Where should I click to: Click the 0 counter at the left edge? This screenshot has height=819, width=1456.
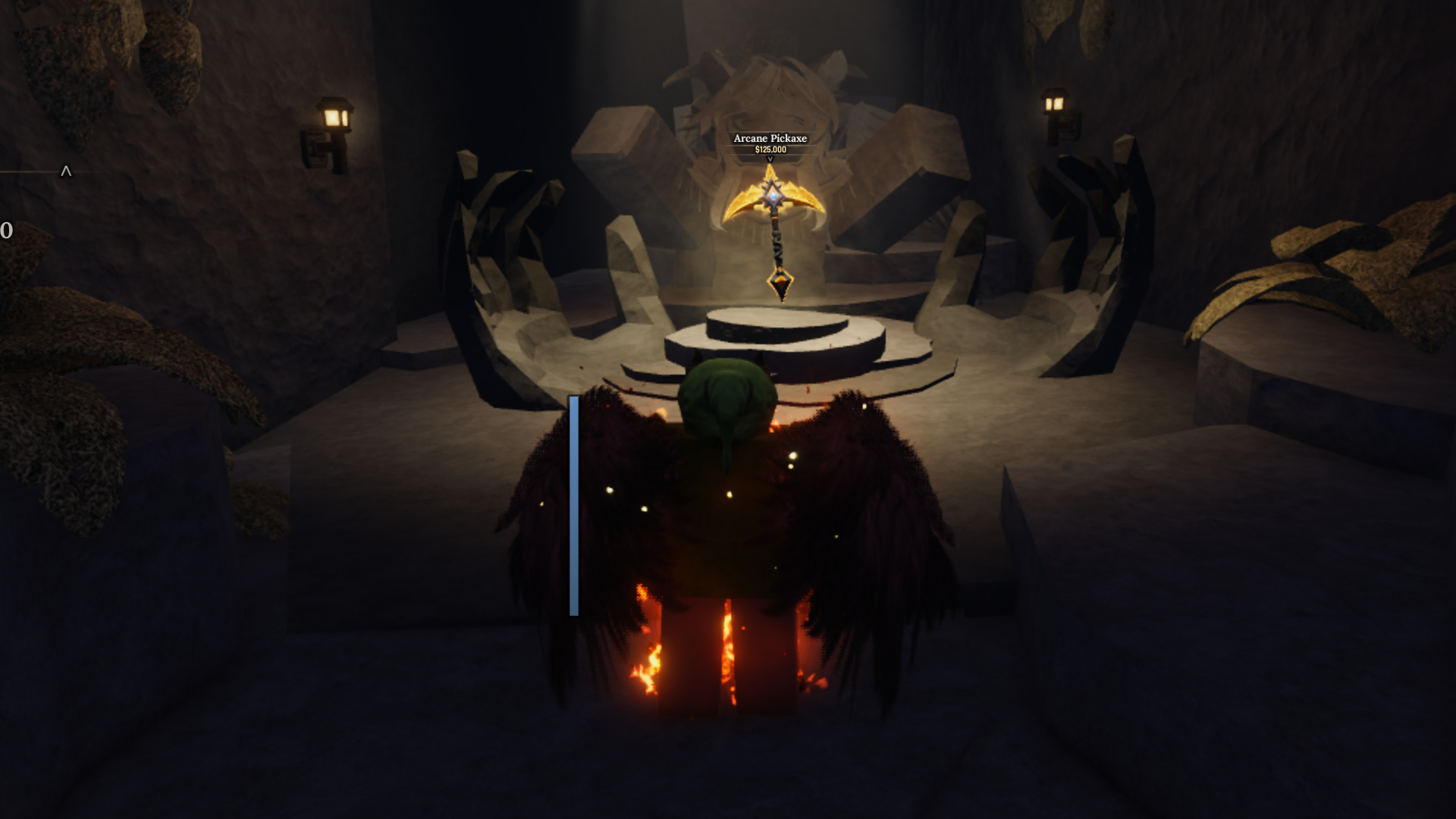point(6,227)
